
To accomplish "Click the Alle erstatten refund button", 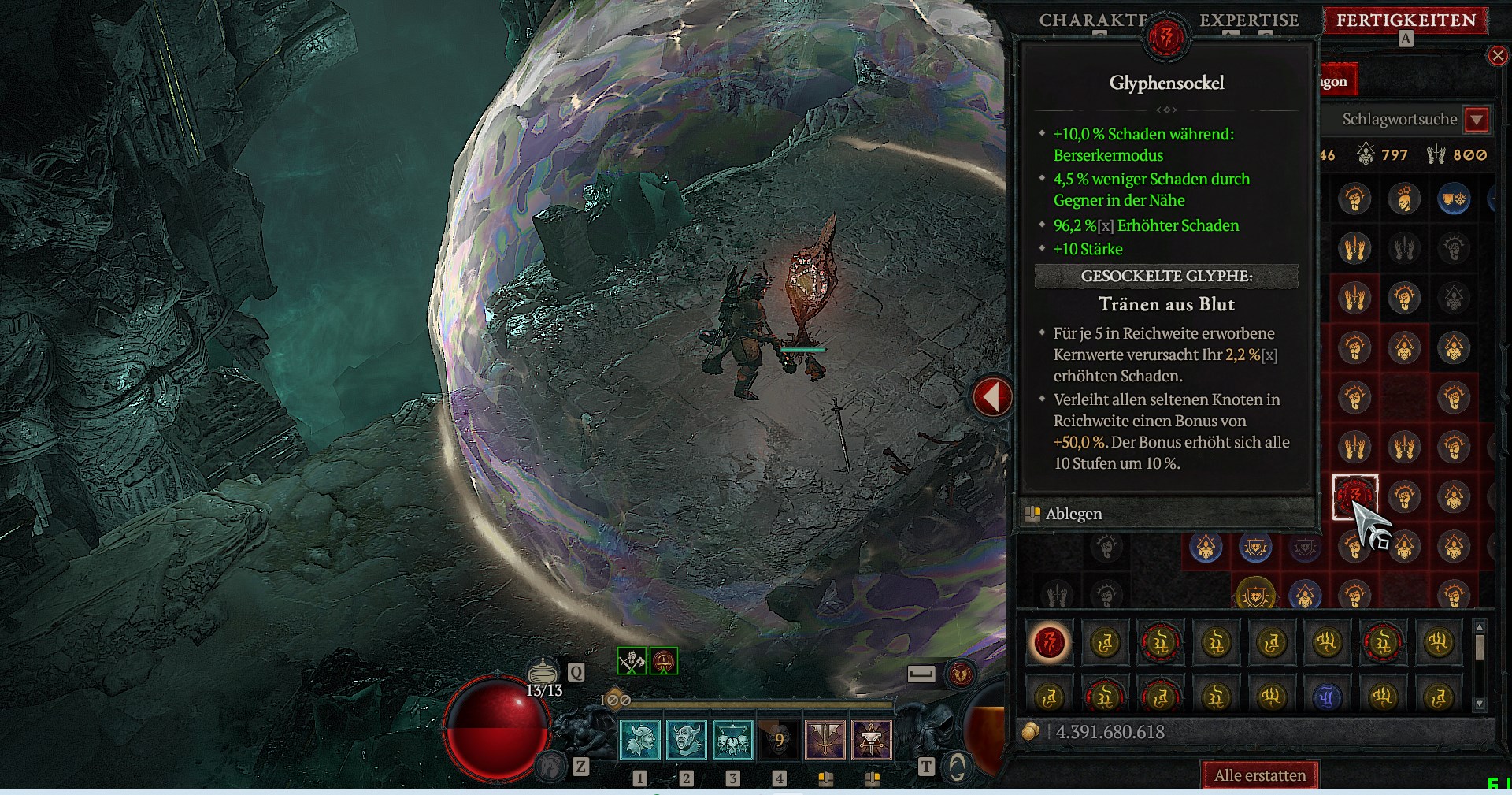I will pos(1260,775).
